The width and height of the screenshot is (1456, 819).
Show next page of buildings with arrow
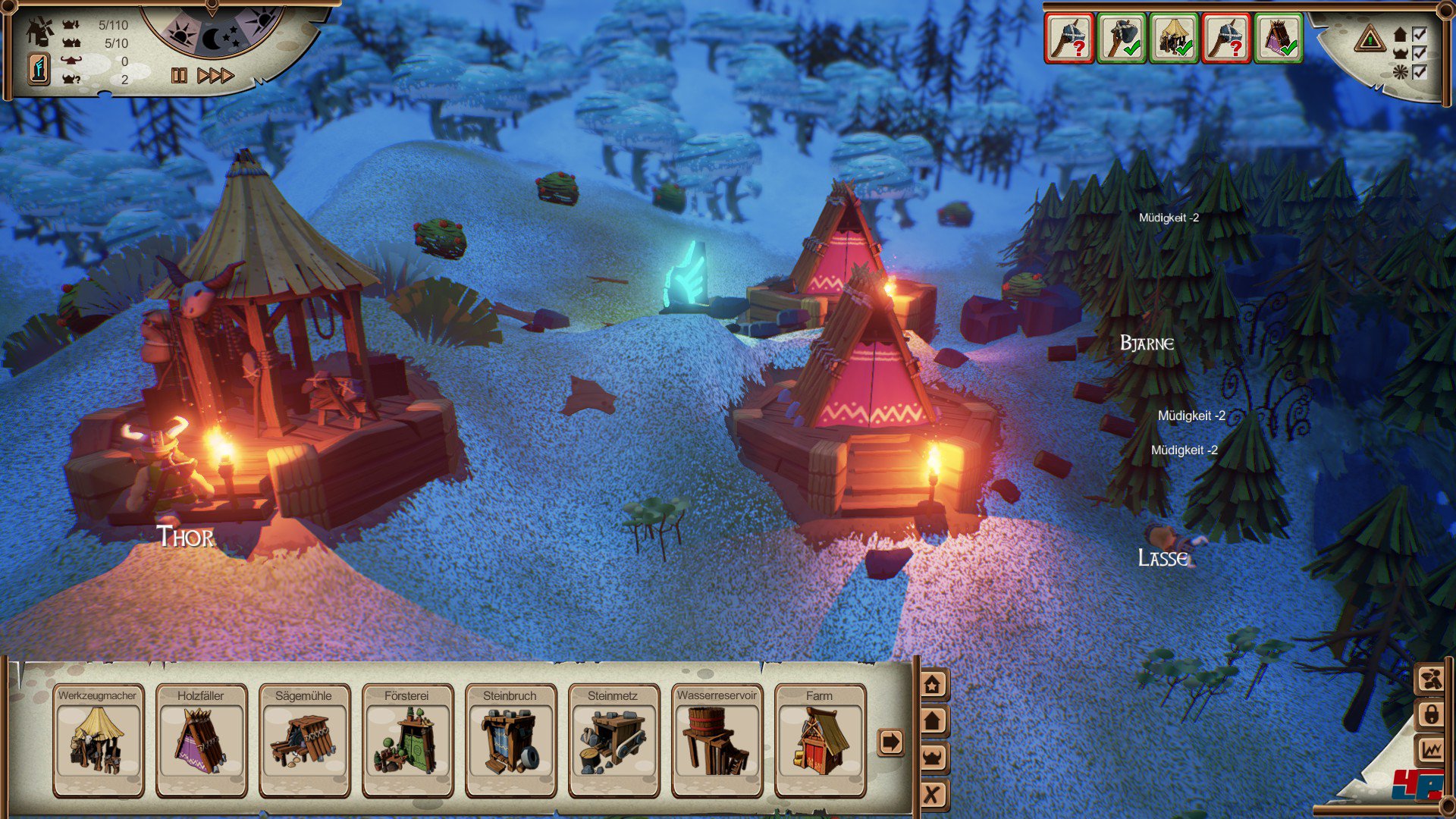(x=890, y=742)
